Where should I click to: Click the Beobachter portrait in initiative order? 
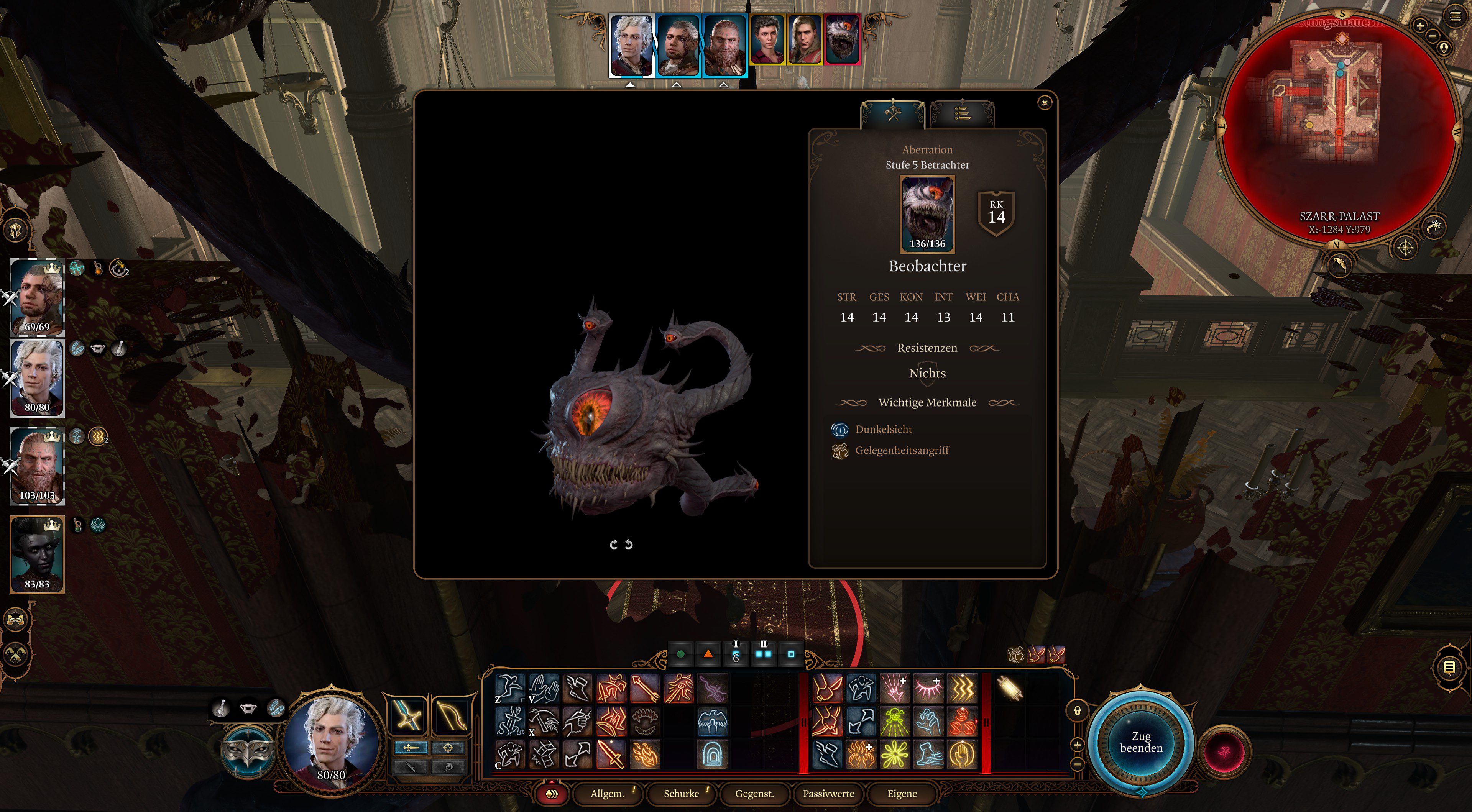[x=842, y=39]
